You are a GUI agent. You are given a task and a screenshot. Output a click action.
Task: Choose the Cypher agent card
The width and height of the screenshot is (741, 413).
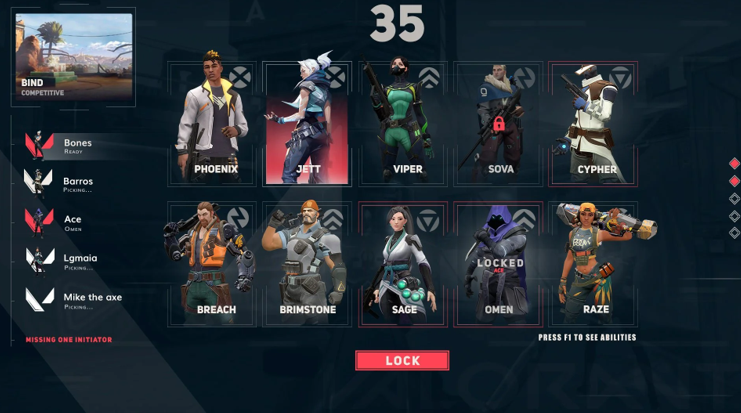(595, 122)
